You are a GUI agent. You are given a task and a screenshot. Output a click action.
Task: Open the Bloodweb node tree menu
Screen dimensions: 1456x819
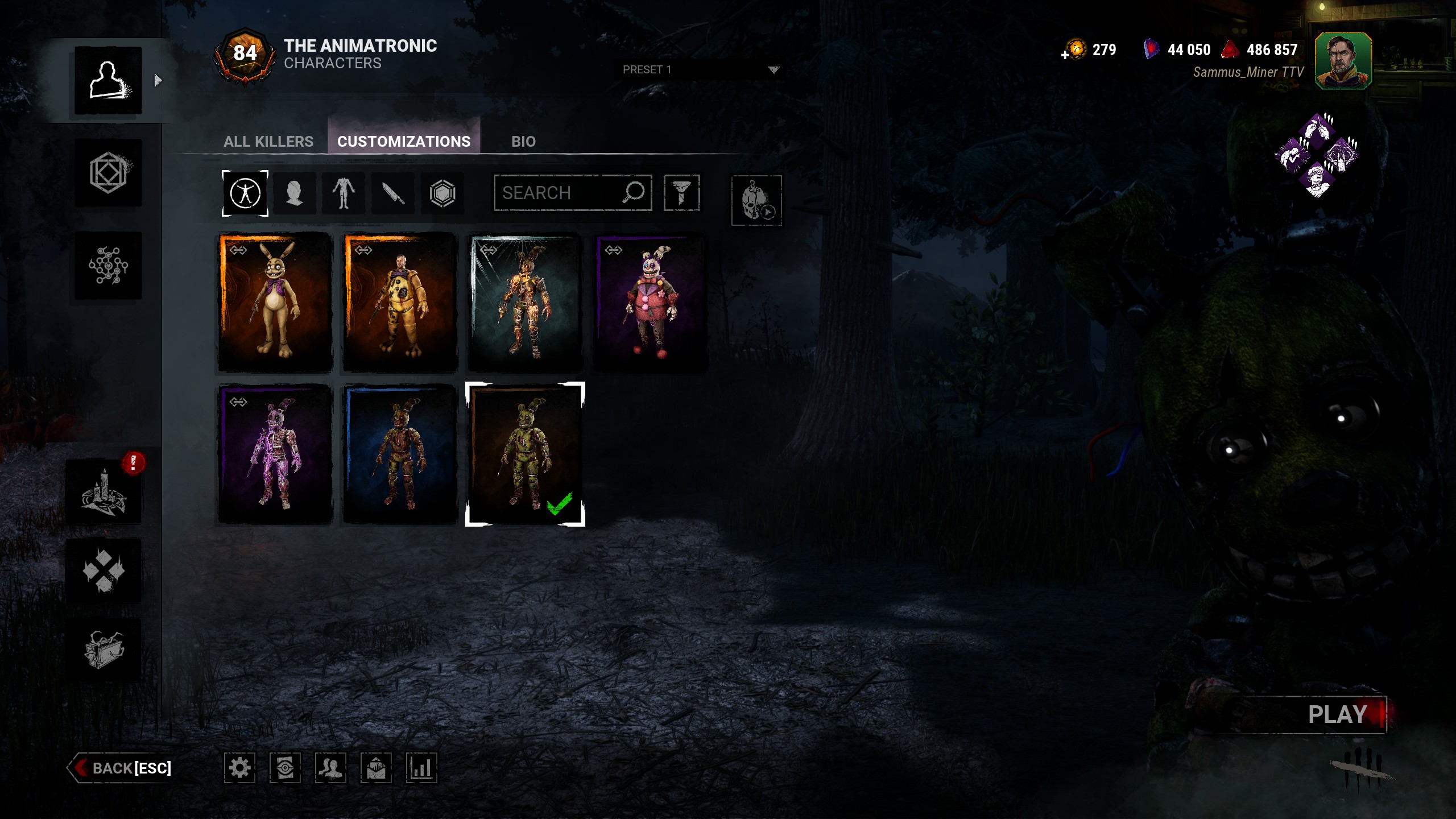108,265
